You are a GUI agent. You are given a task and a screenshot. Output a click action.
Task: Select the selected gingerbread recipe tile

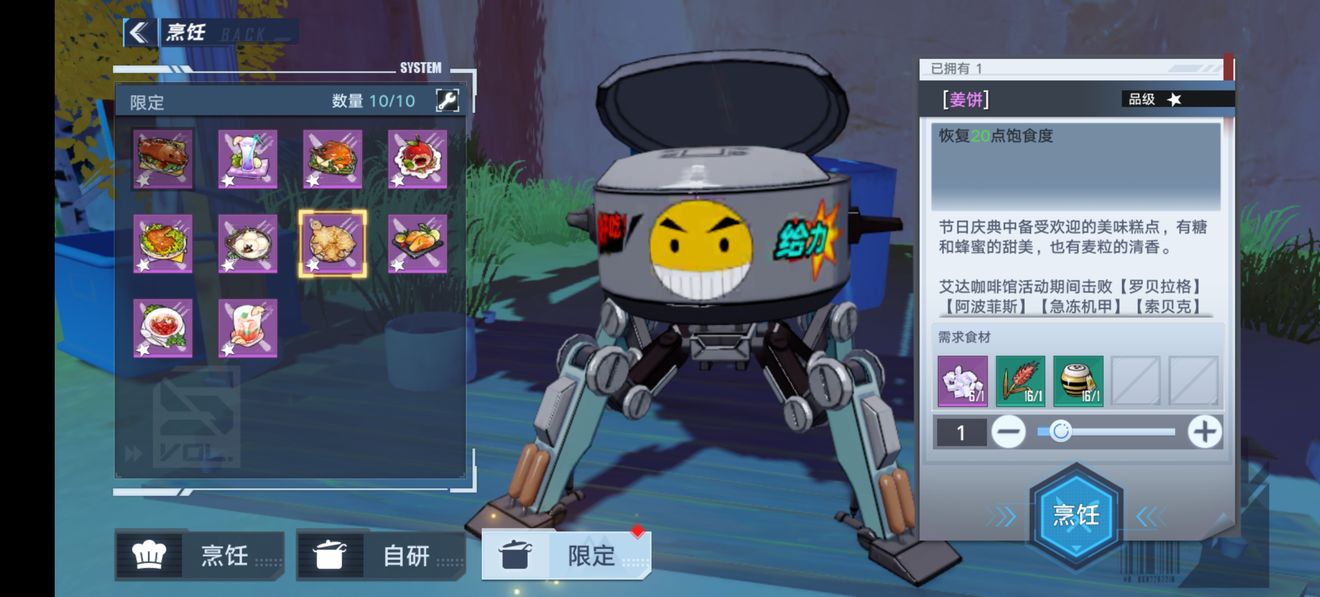point(333,244)
